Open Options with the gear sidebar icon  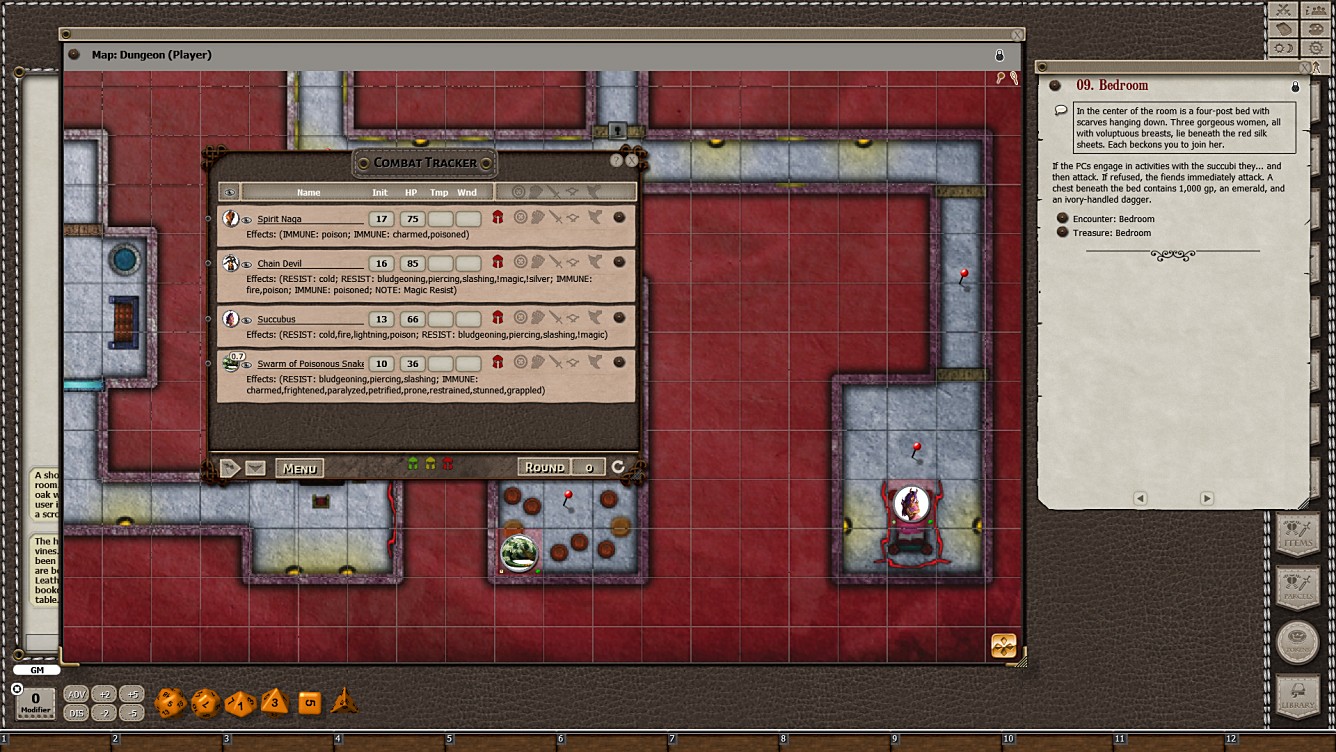pyautogui.click(x=1316, y=47)
